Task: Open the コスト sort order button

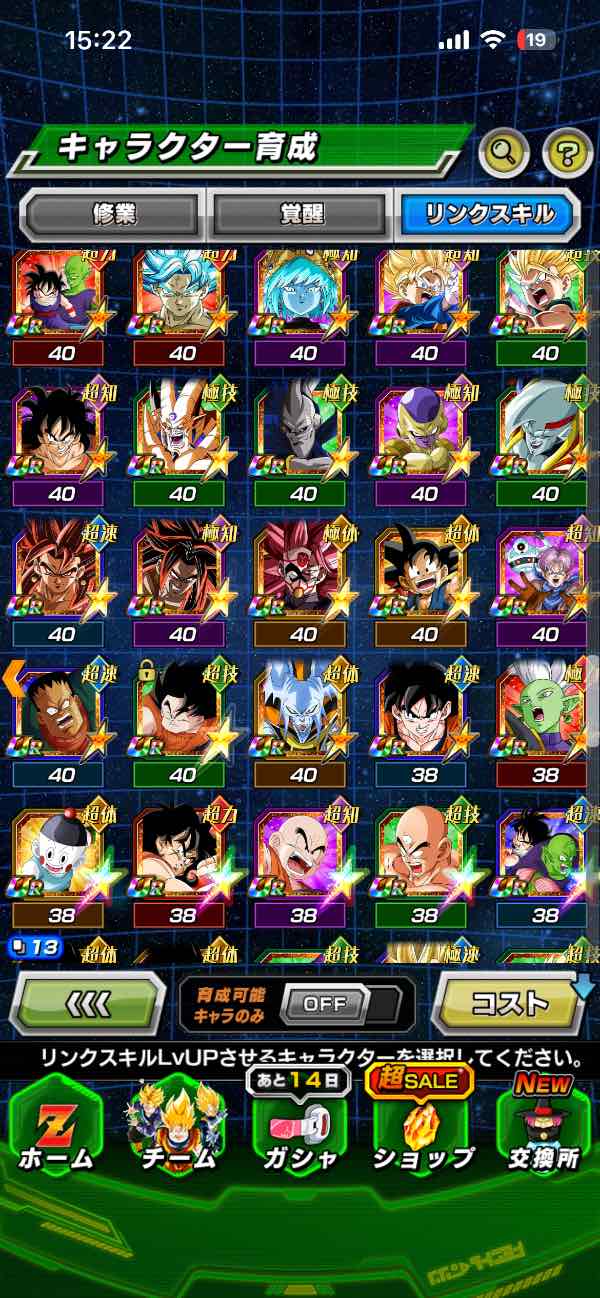Action: tap(510, 1003)
